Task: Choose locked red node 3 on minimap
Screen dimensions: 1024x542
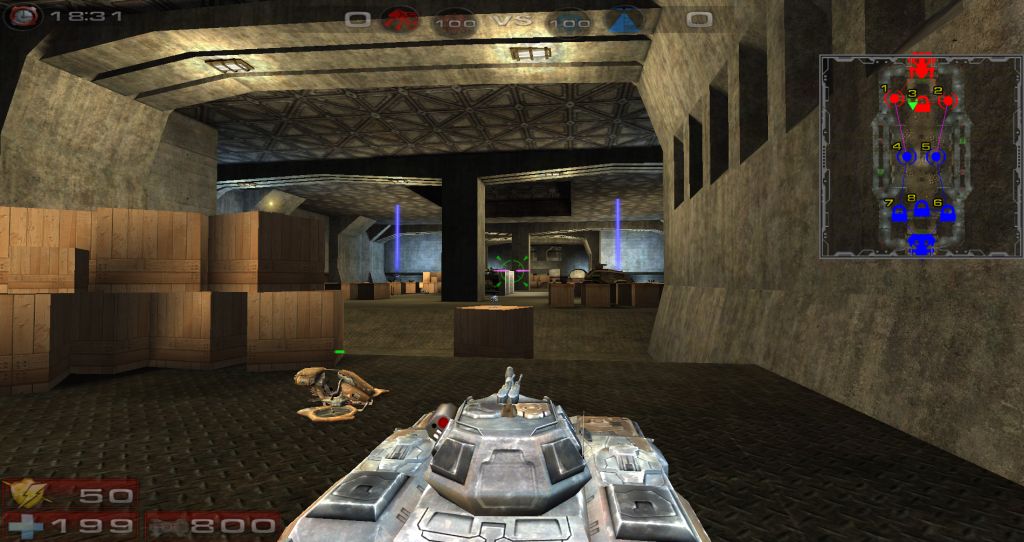Action: [x=923, y=103]
